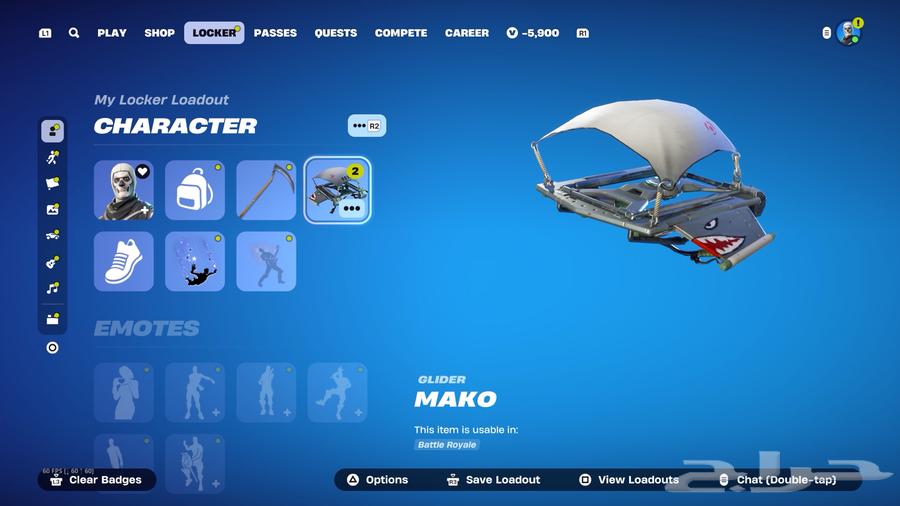Viewport: 900px width, 506px height.
Task: Open the Quests tab
Action: pyautogui.click(x=336, y=33)
